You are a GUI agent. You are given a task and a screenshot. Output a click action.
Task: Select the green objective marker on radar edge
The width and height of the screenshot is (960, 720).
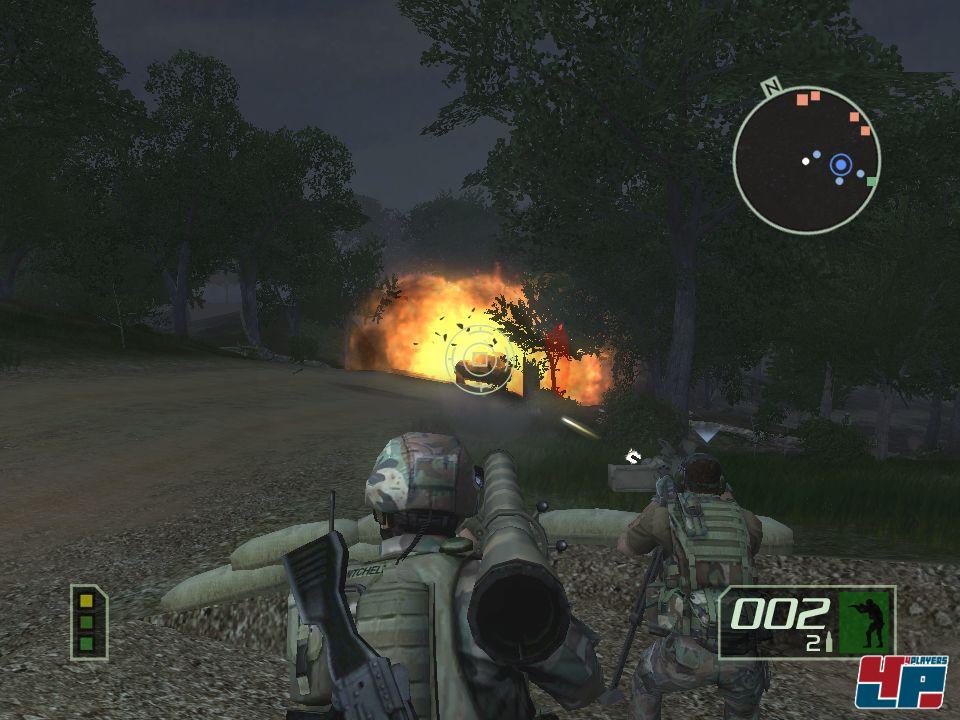(872, 182)
